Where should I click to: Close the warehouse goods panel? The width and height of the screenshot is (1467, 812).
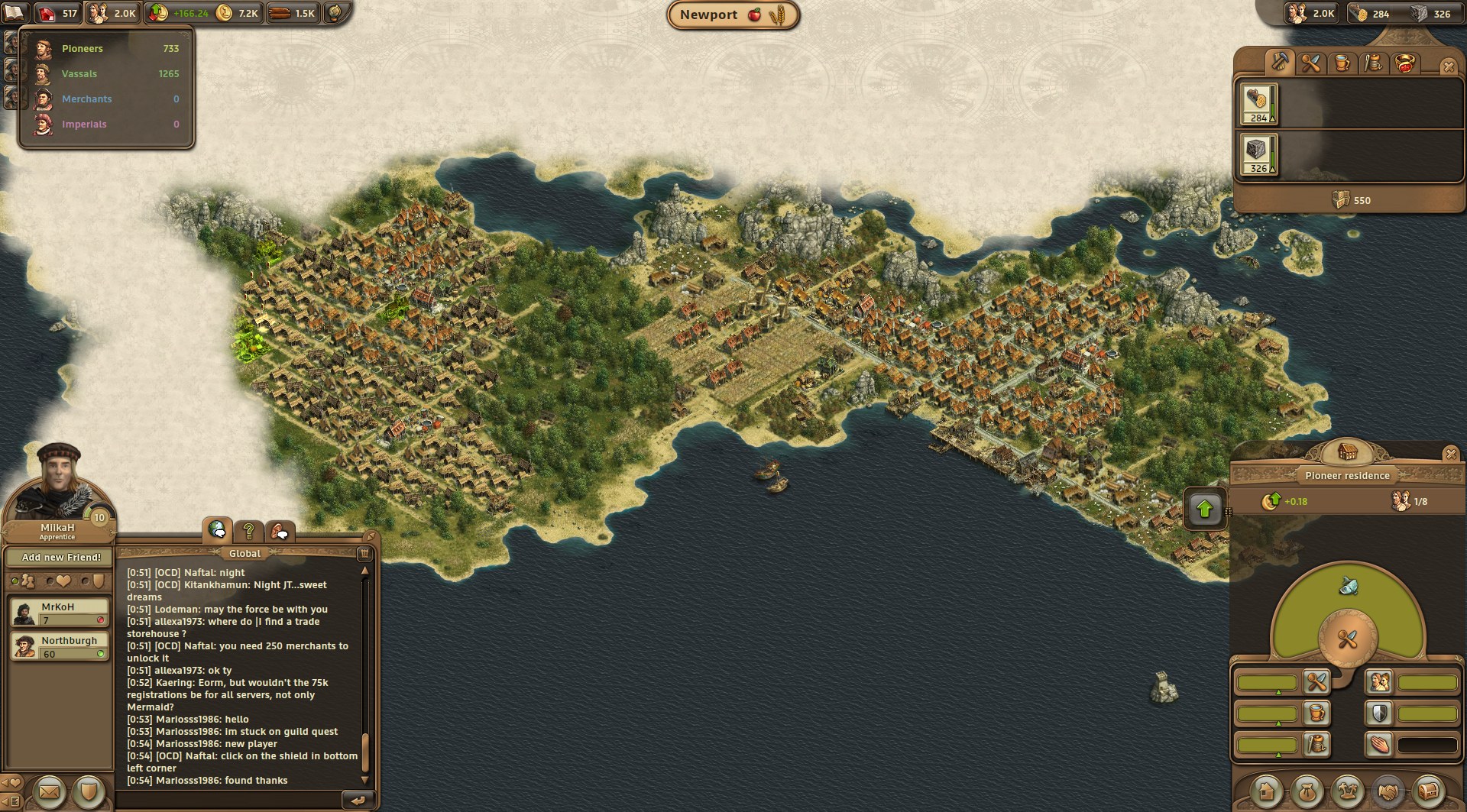tap(1448, 67)
